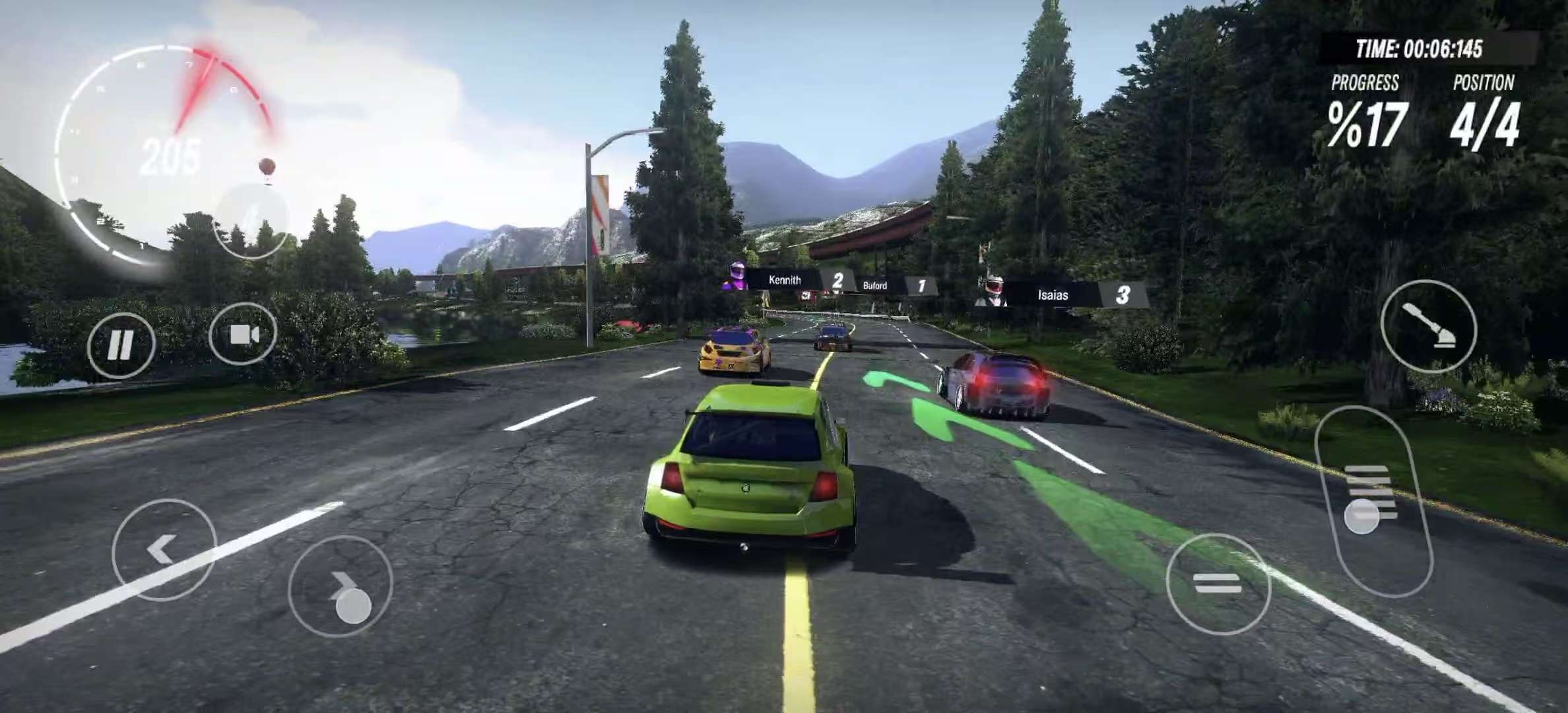Pause the race

[x=121, y=345]
